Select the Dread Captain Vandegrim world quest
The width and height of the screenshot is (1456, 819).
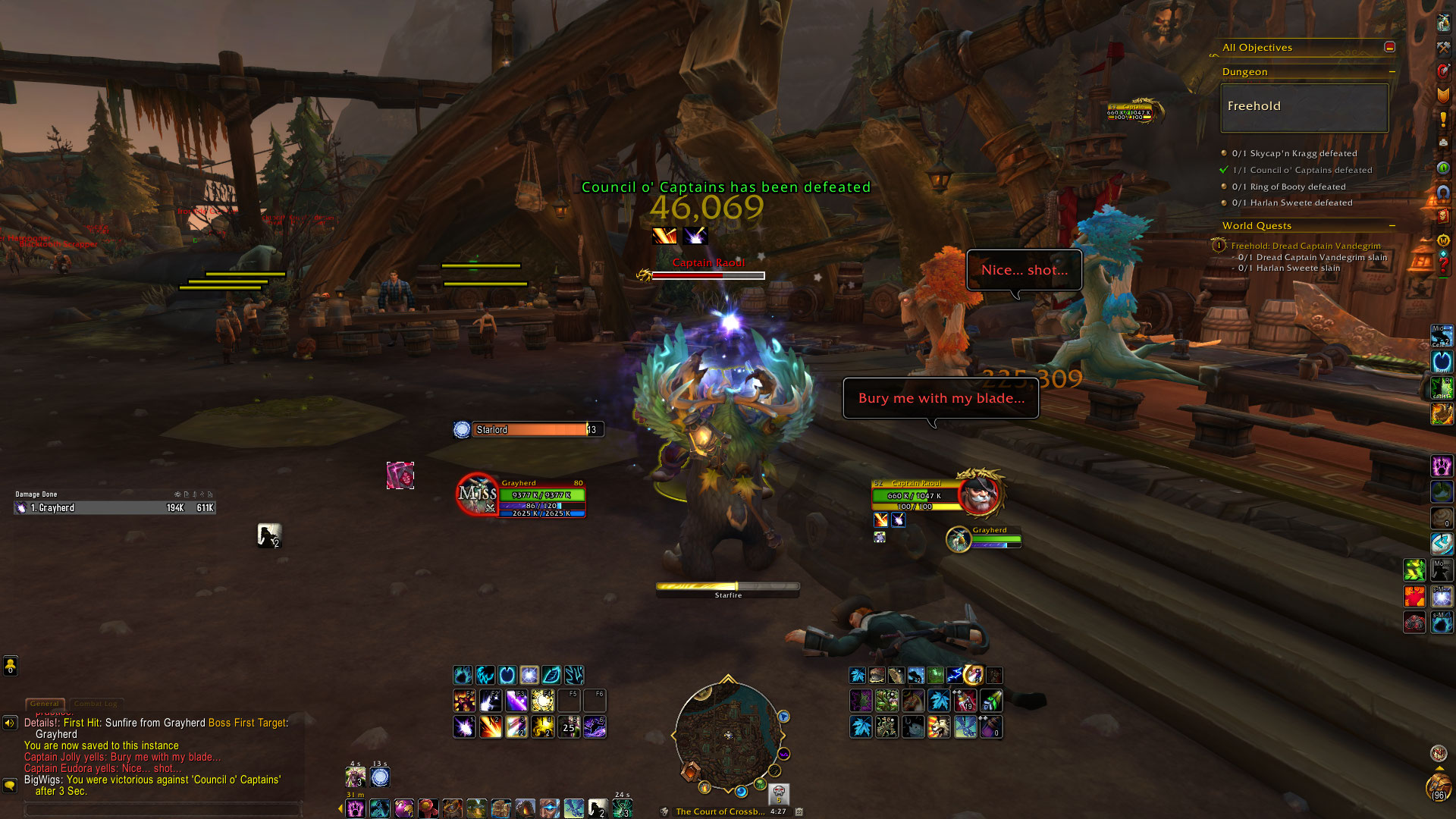[1305, 246]
